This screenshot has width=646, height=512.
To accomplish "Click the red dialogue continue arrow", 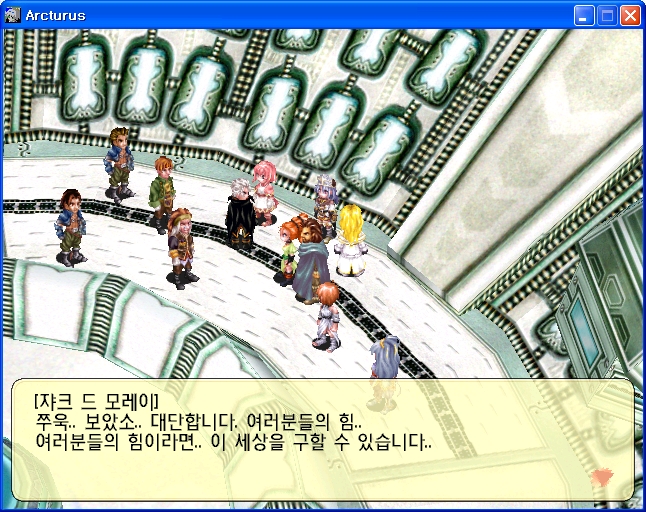I will pyautogui.click(x=601, y=477).
